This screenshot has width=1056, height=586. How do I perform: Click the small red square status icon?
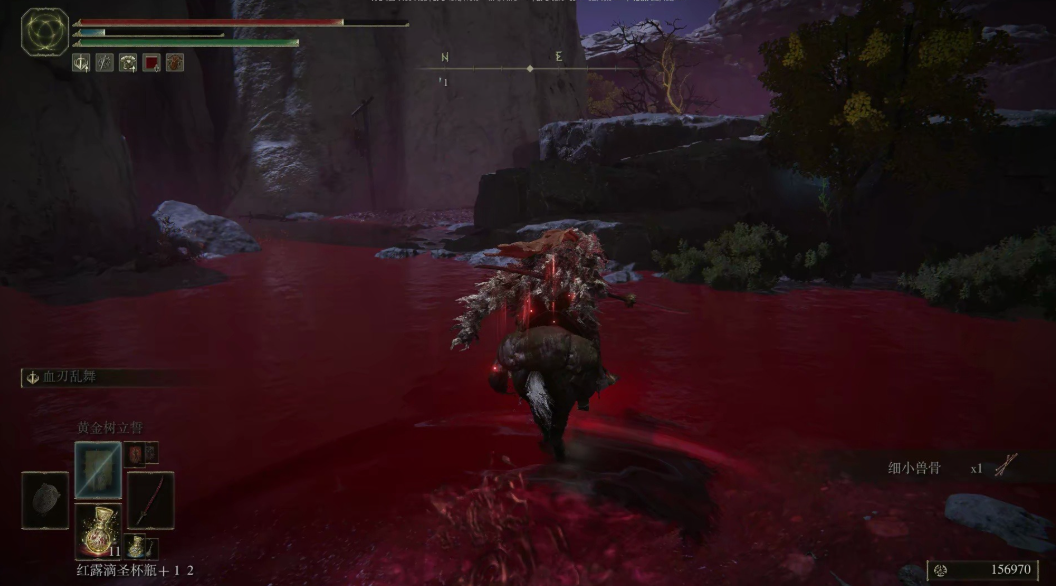point(151,63)
